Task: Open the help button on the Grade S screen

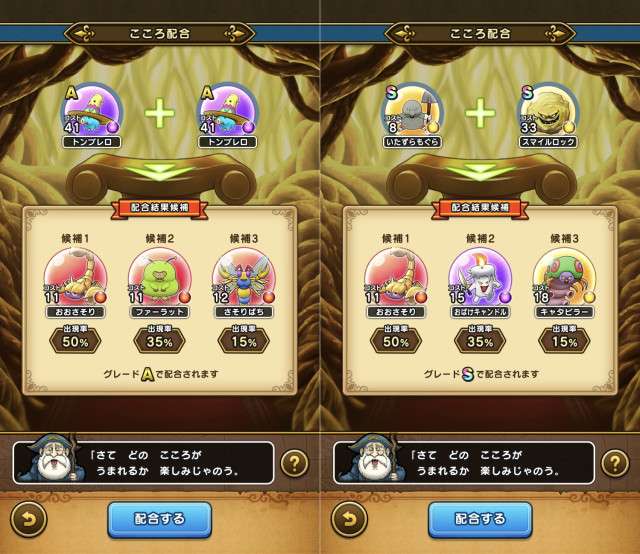Action: 612,463
